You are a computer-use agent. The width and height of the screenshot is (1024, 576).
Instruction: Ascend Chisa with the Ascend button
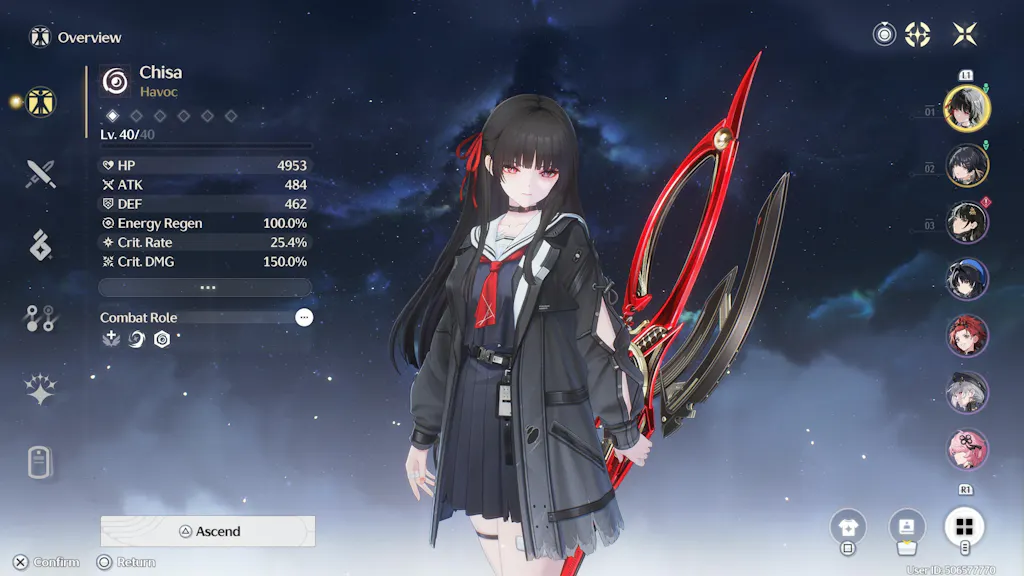point(208,531)
